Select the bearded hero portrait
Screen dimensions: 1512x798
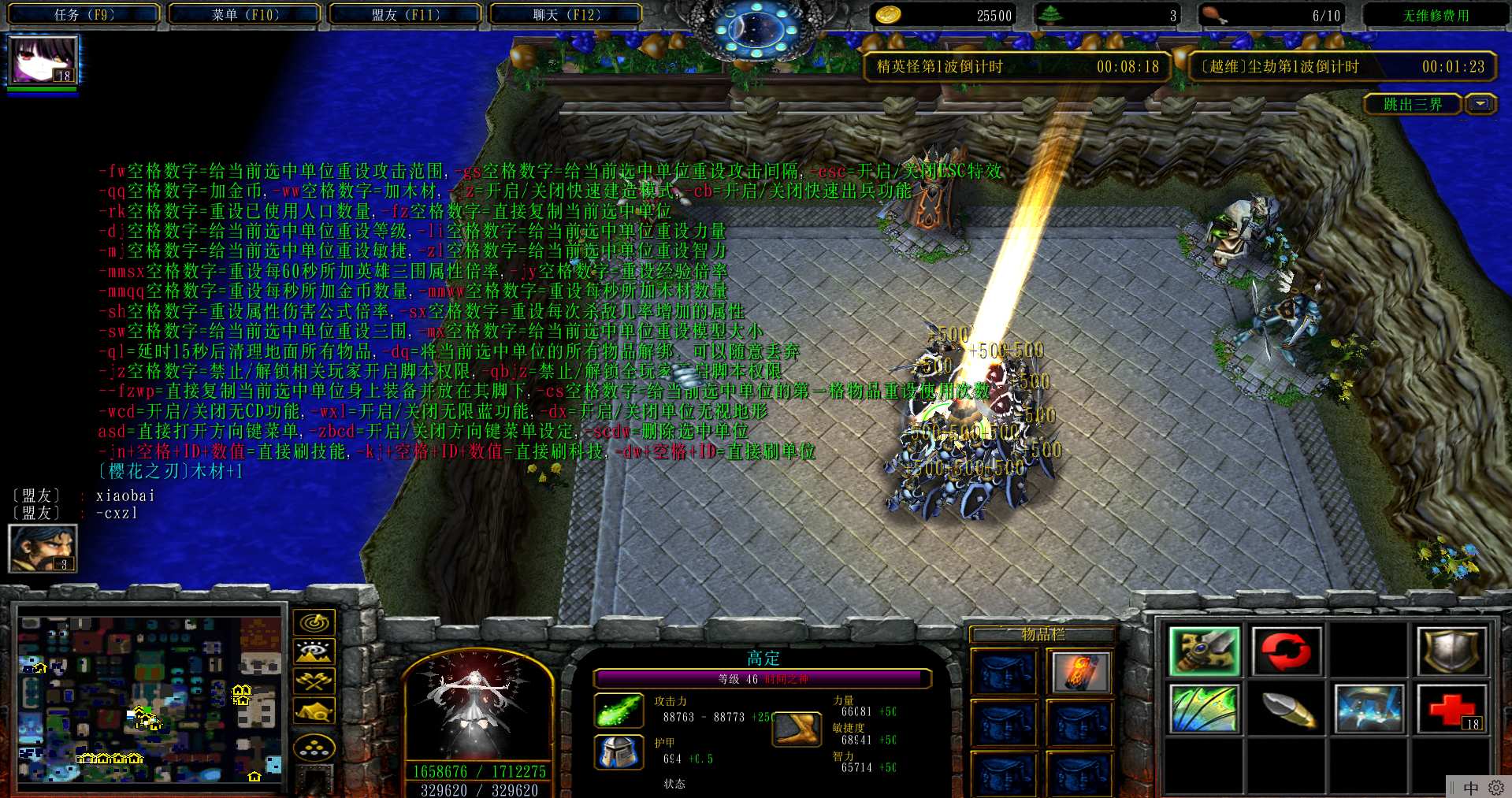[42, 547]
